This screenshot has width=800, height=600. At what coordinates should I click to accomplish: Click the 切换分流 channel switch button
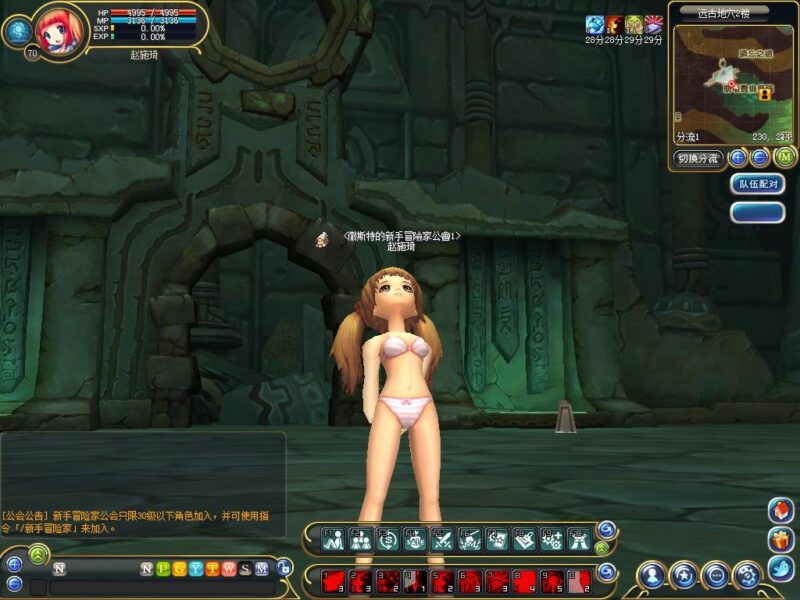click(x=697, y=158)
